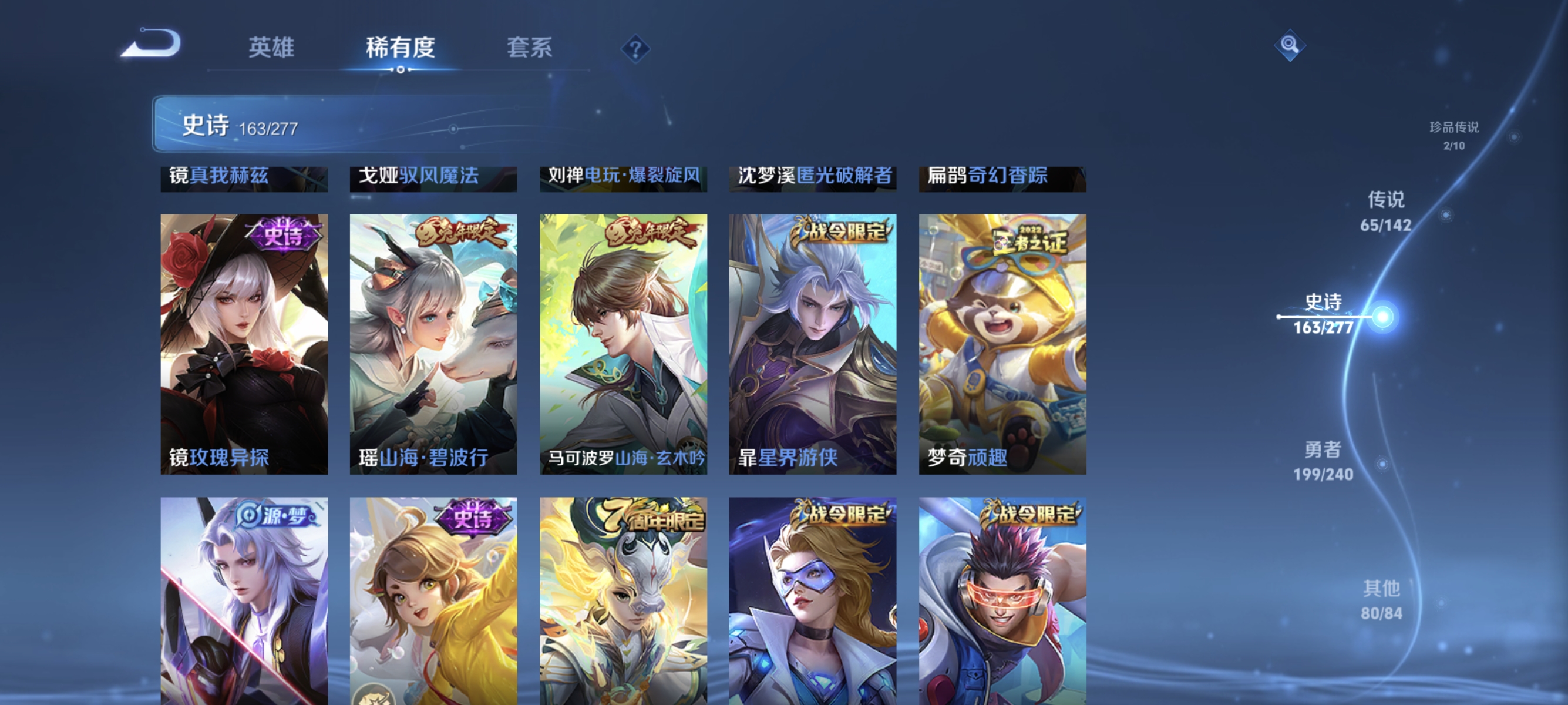Switch to the 英雄 tab
Image resolution: width=1568 pixels, height=705 pixels.
click(x=271, y=49)
